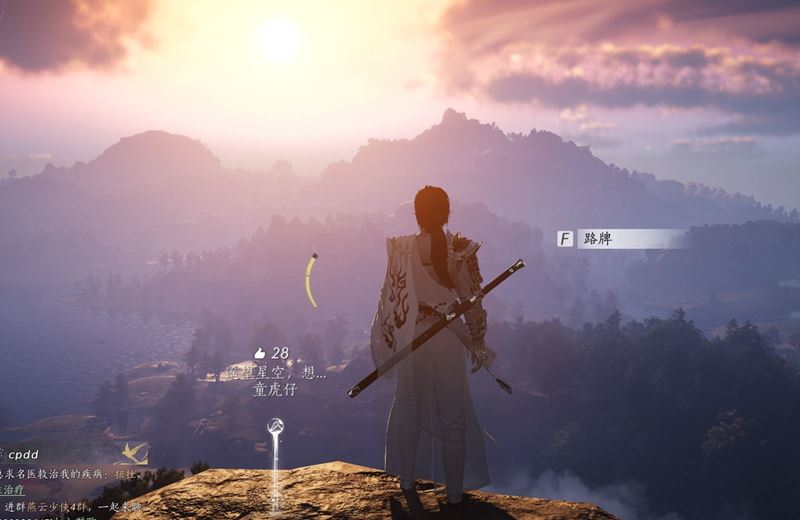
Task: Click the golden swallow icon above chat
Action: pyautogui.click(x=133, y=453)
